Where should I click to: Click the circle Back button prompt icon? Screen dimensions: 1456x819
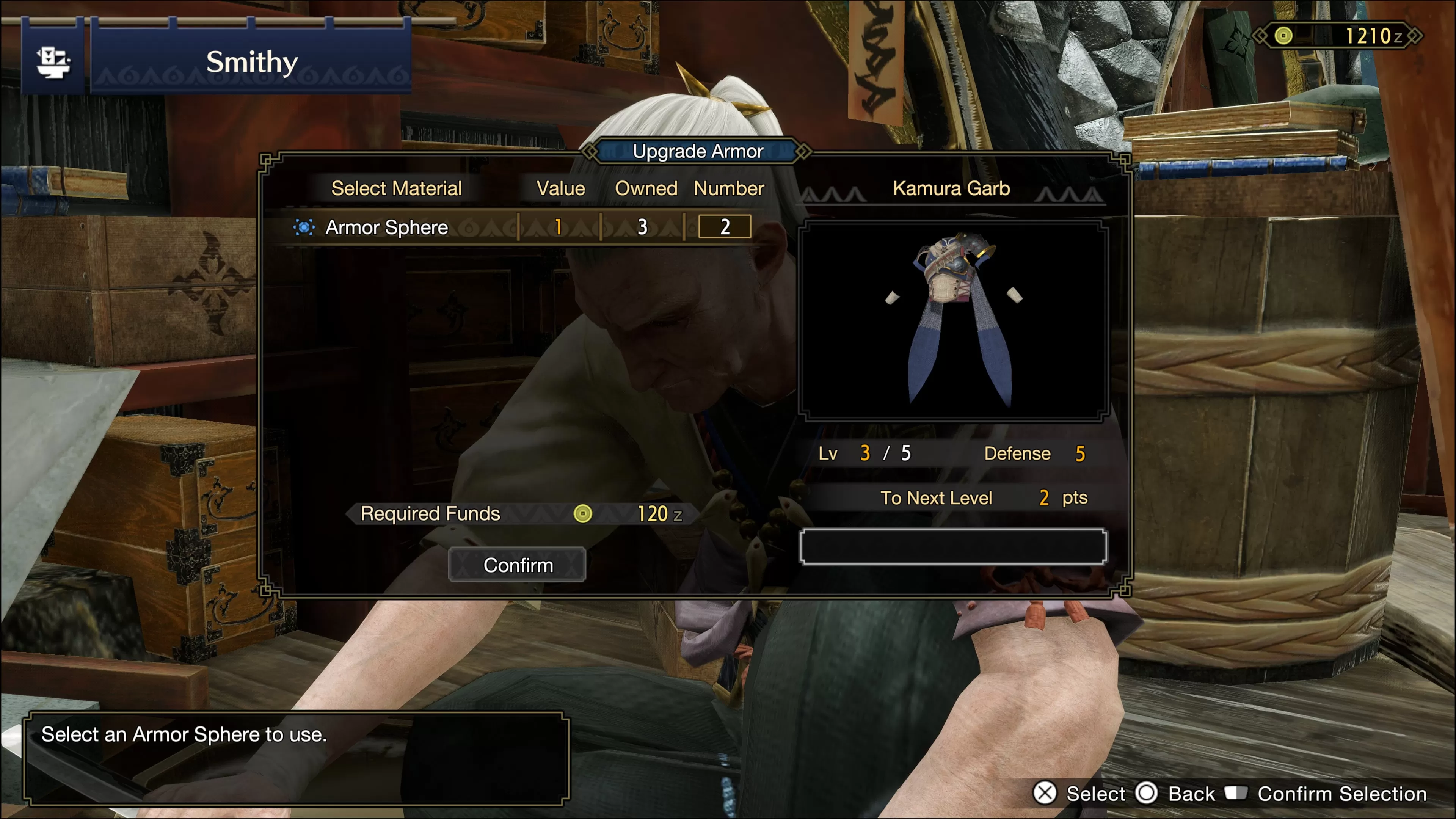coord(1148,794)
